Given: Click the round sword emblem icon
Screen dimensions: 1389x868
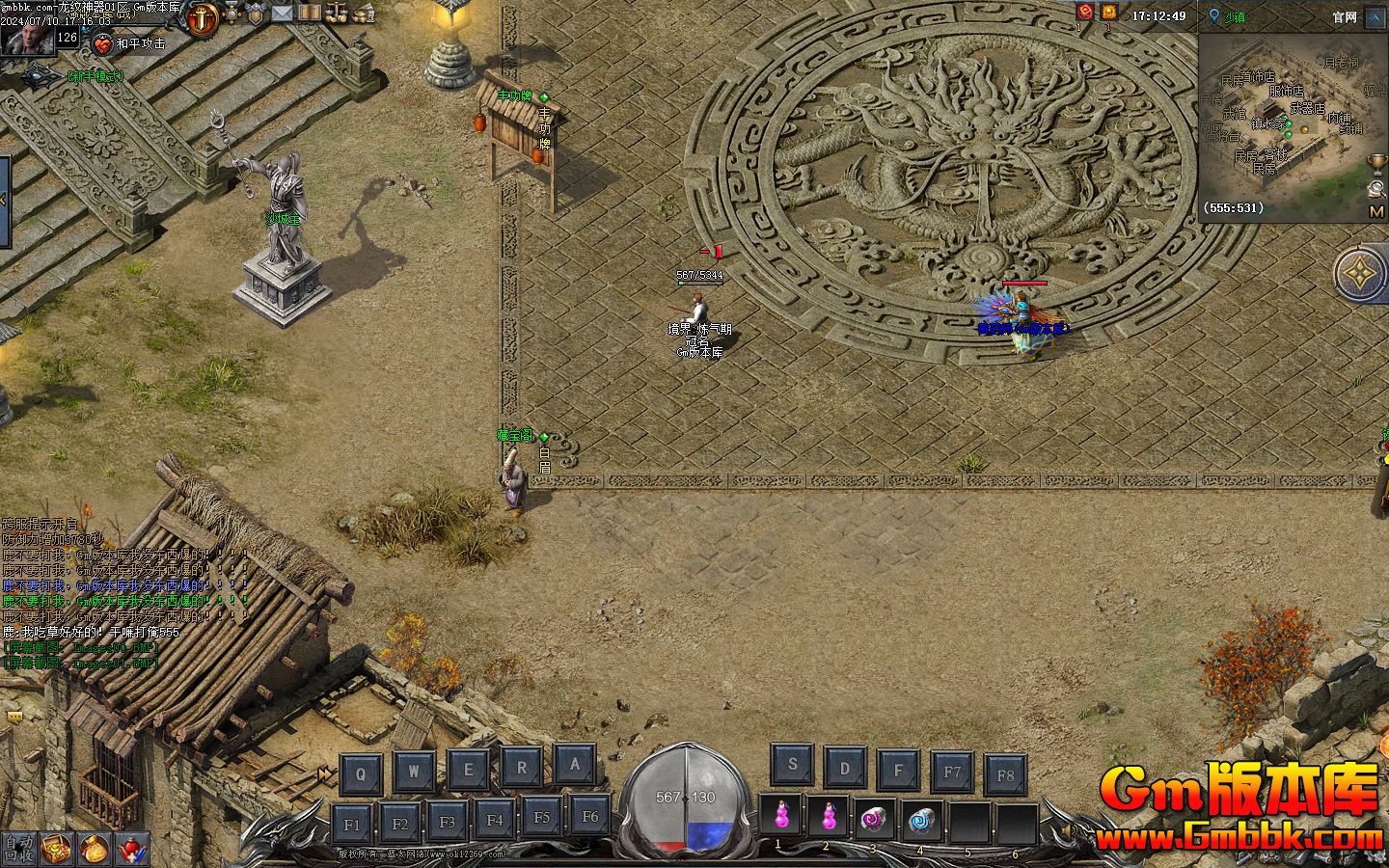Looking at the screenshot, I should pos(203,18).
